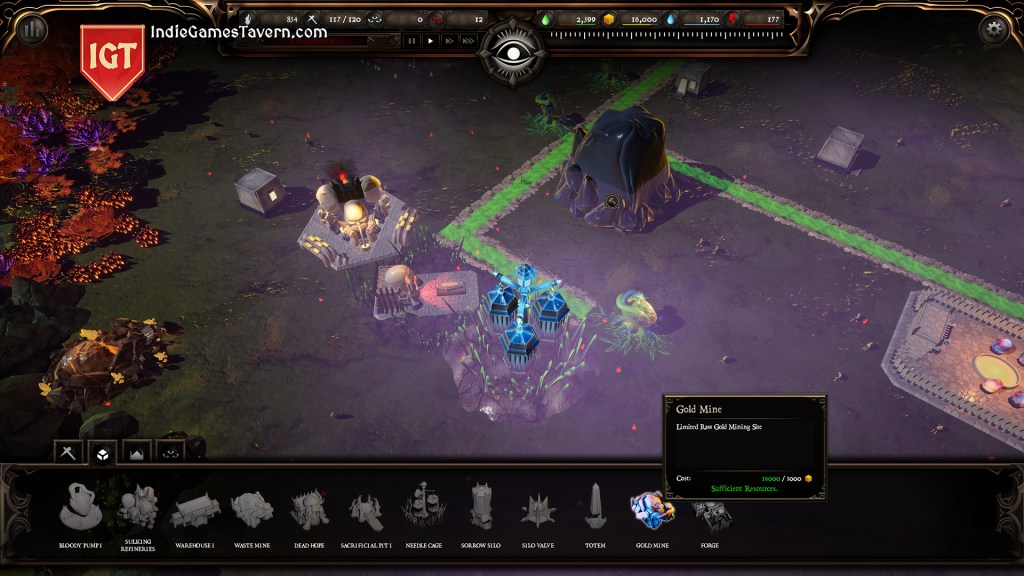The image size is (1024, 576).
Task: Open the cube build category tab
Action: (102, 453)
